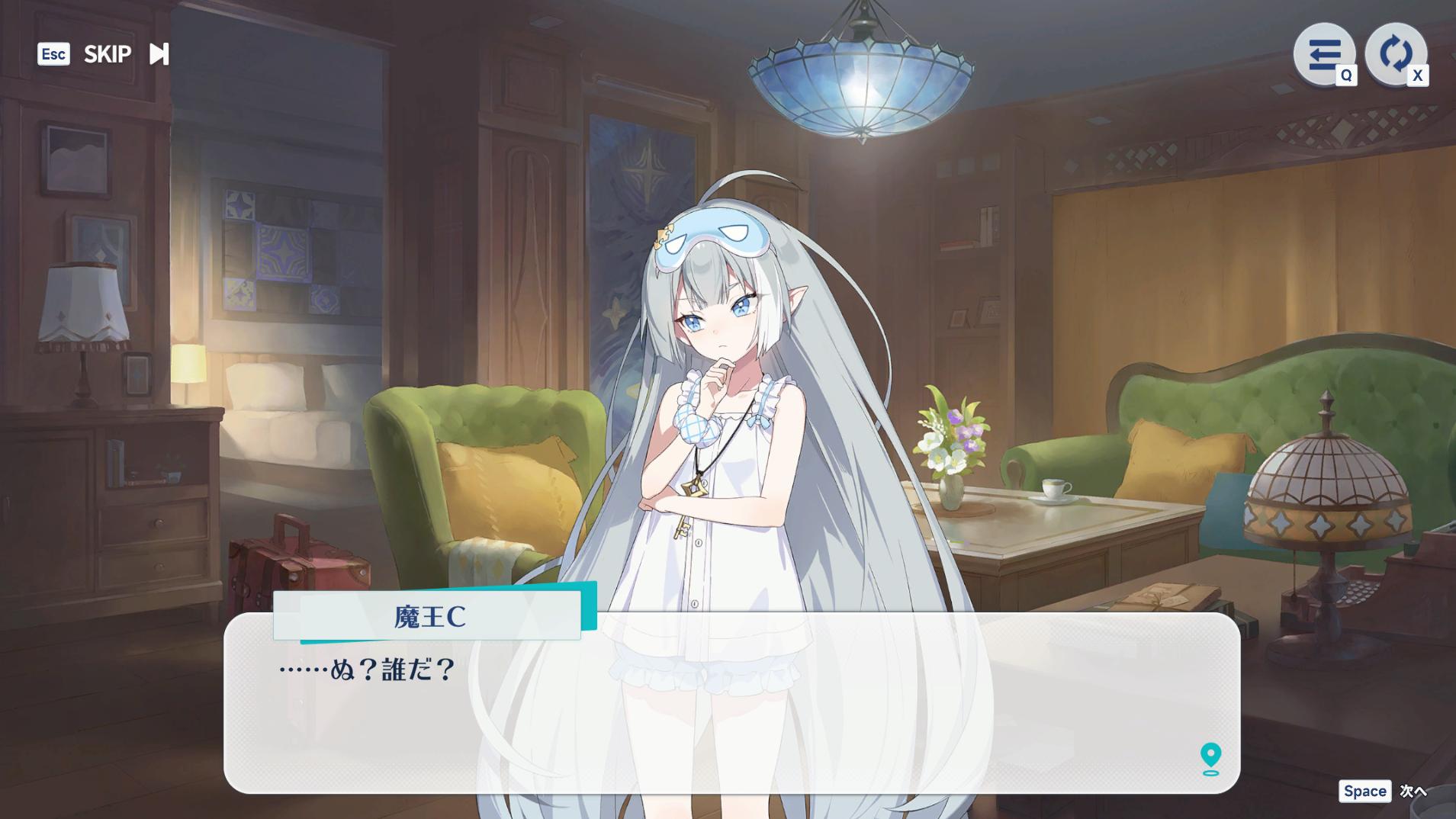Click the double-line back arrow history icon

(x=1324, y=53)
